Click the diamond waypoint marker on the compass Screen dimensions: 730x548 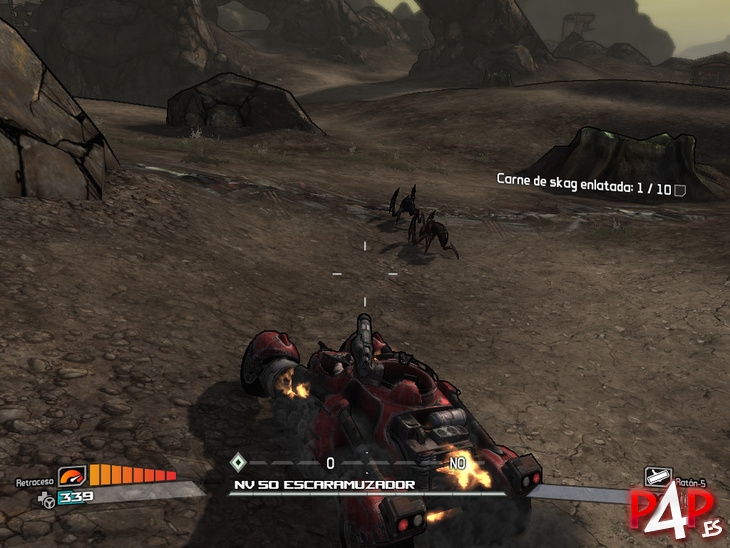click(237, 462)
